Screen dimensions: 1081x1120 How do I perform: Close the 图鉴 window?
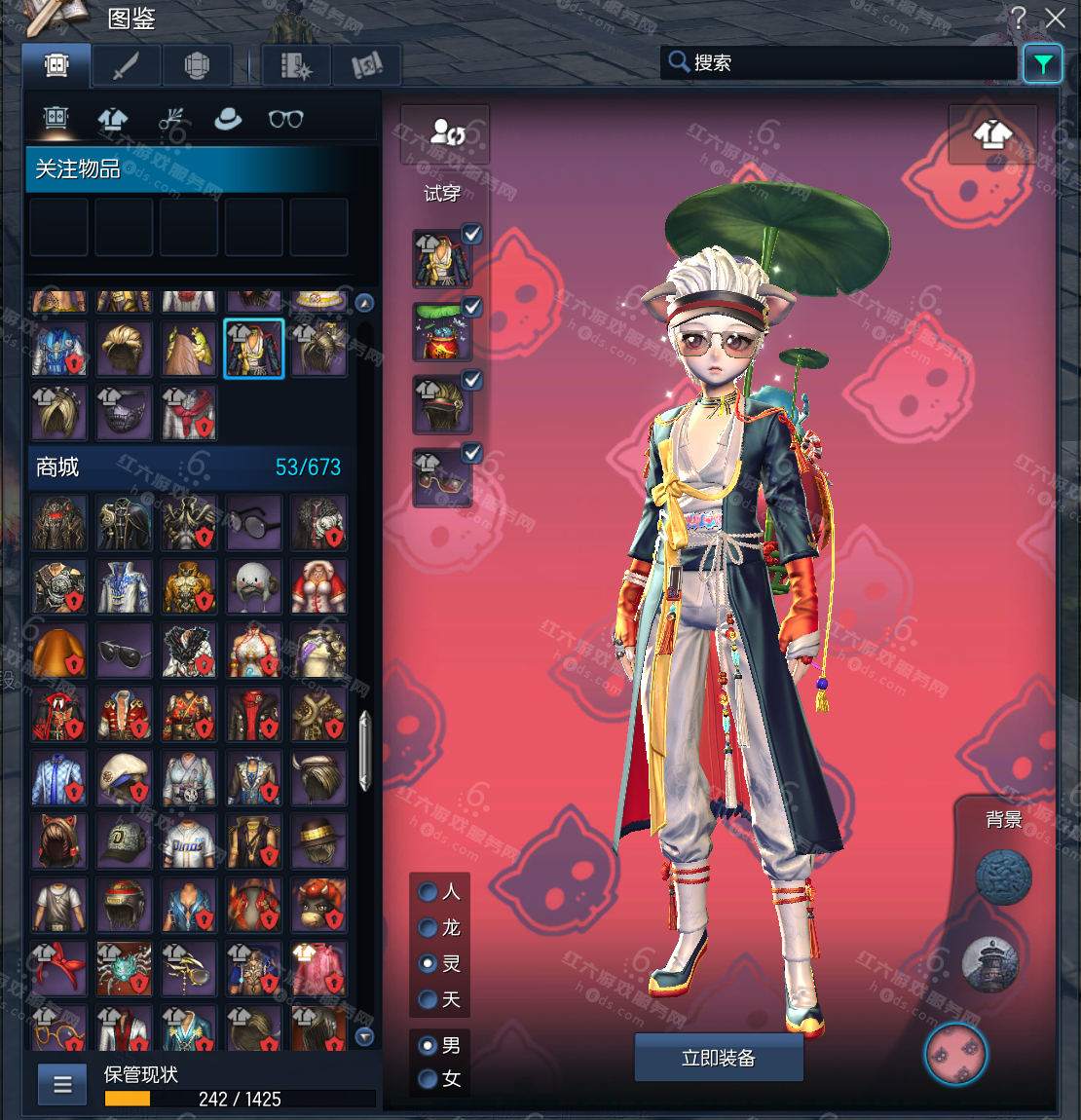pyautogui.click(x=1055, y=17)
